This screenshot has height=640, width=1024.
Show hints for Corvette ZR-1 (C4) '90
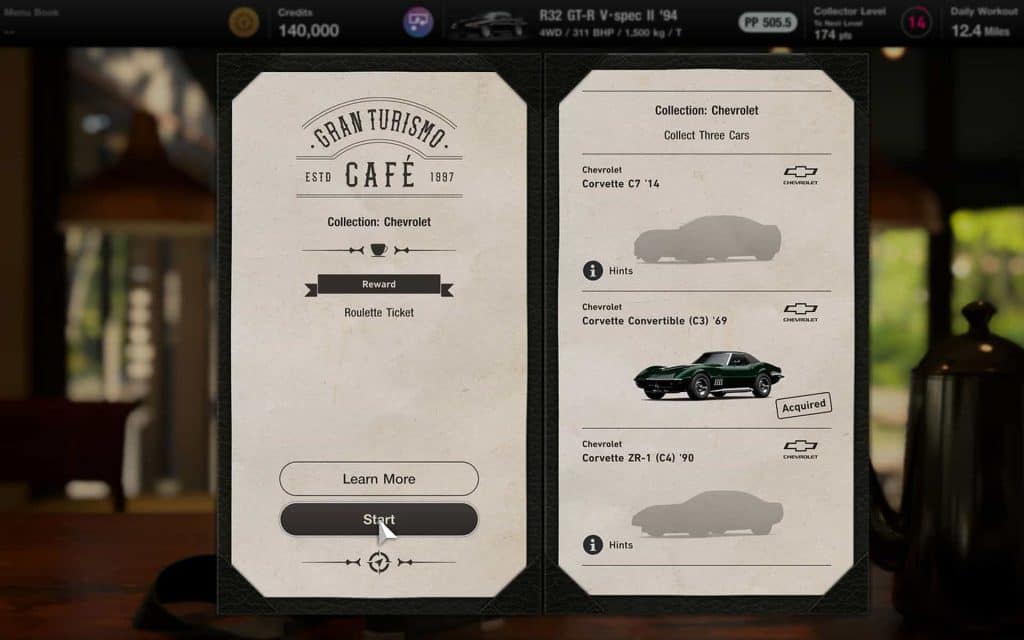point(608,545)
